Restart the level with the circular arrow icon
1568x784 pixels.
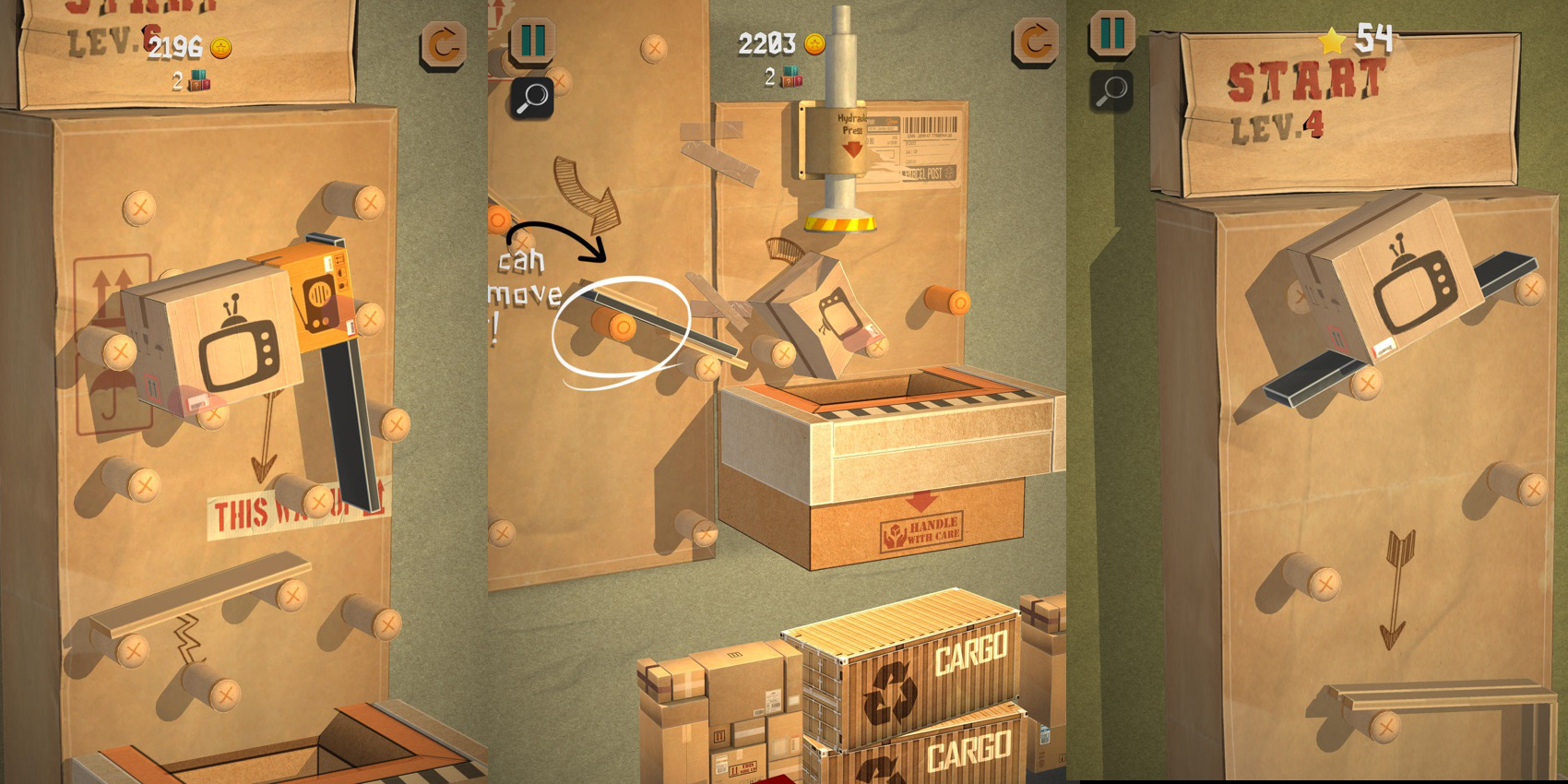click(443, 42)
